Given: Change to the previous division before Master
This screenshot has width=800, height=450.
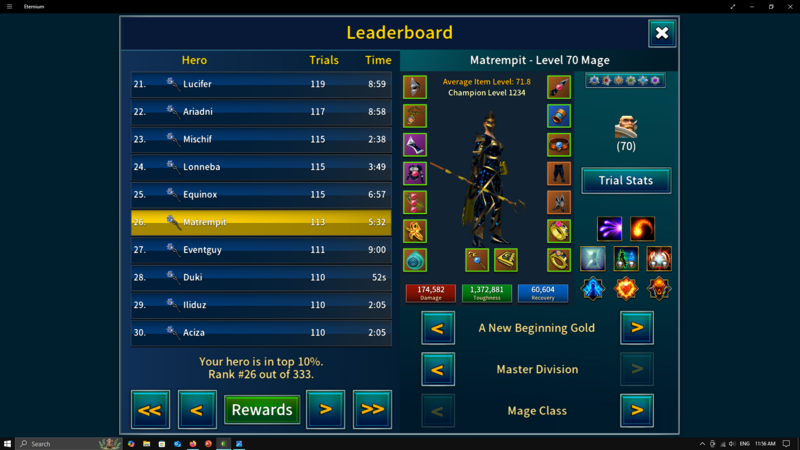Looking at the screenshot, I should tap(438, 369).
